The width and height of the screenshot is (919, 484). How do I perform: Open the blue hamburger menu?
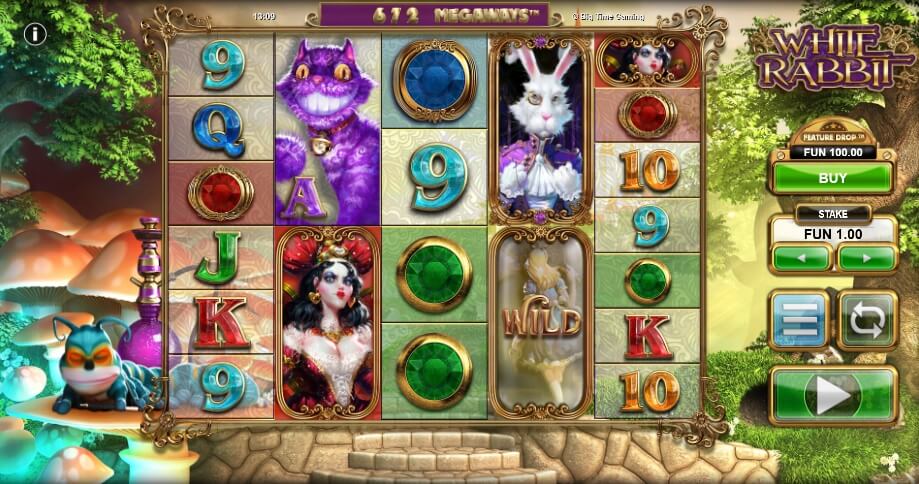click(x=798, y=319)
